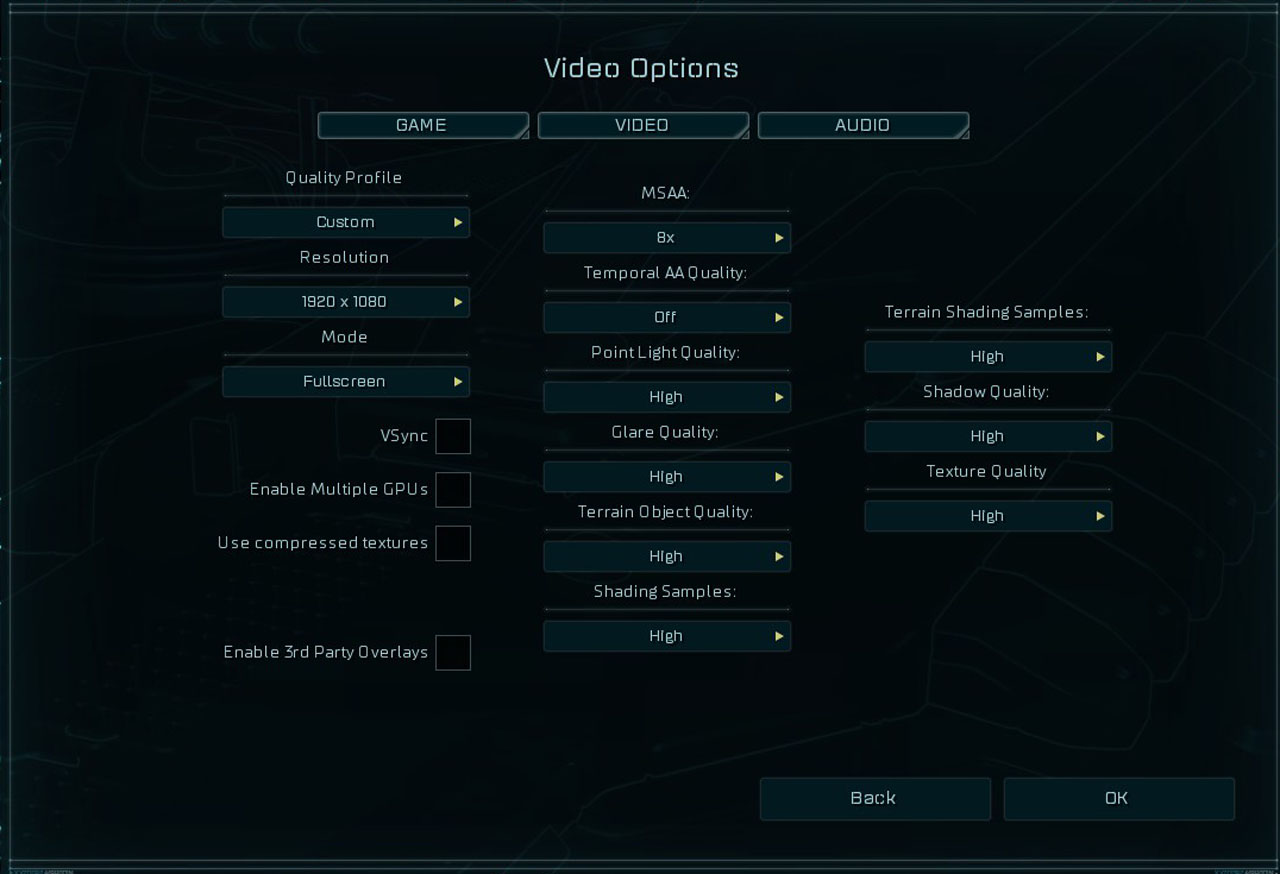Enable 3rd Party Overlays checkbox

453,652
